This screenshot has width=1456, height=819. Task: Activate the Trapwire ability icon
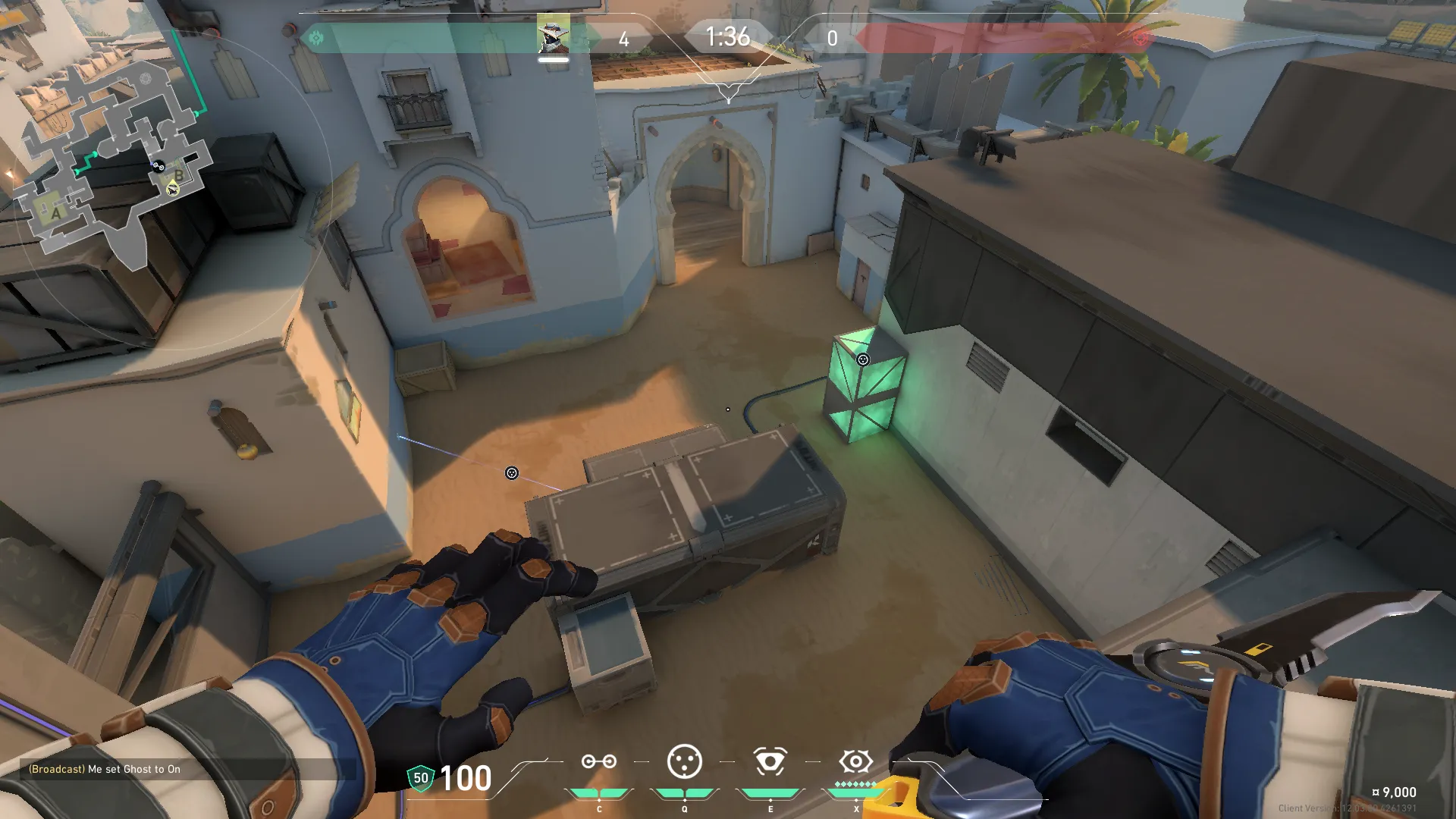point(598,762)
